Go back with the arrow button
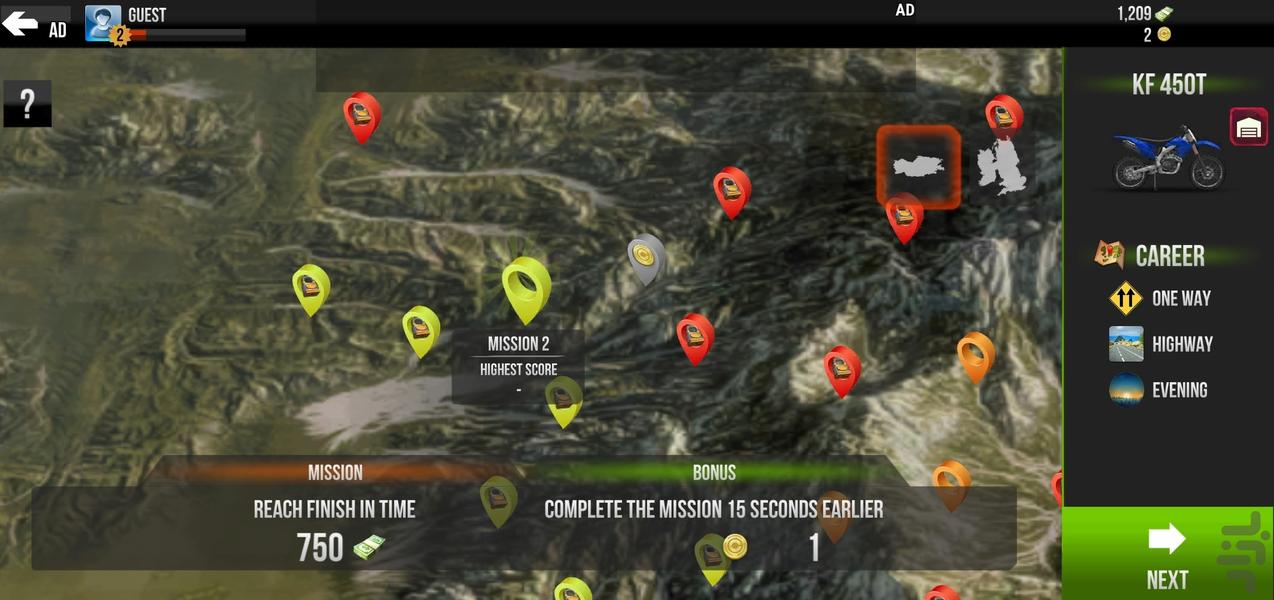Screen dimensions: 1274x600 click(x=20, y=23)
